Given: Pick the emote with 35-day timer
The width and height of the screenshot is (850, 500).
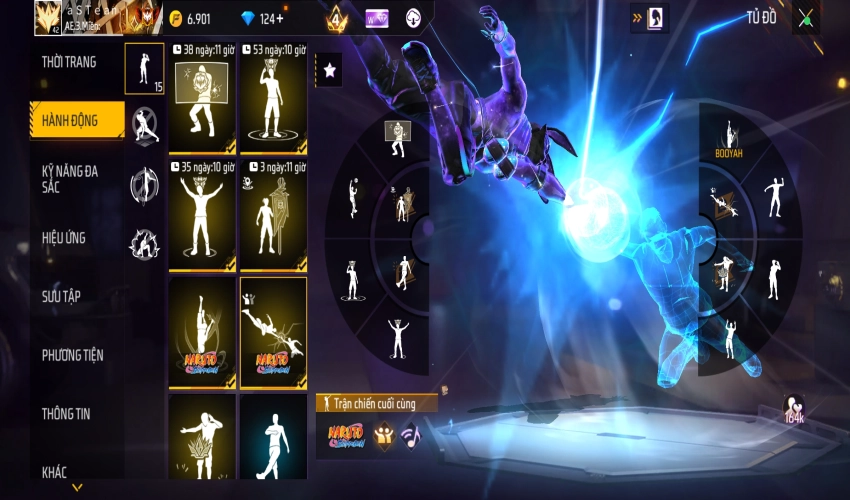Looking at the screenshot, I should [202, 216].
